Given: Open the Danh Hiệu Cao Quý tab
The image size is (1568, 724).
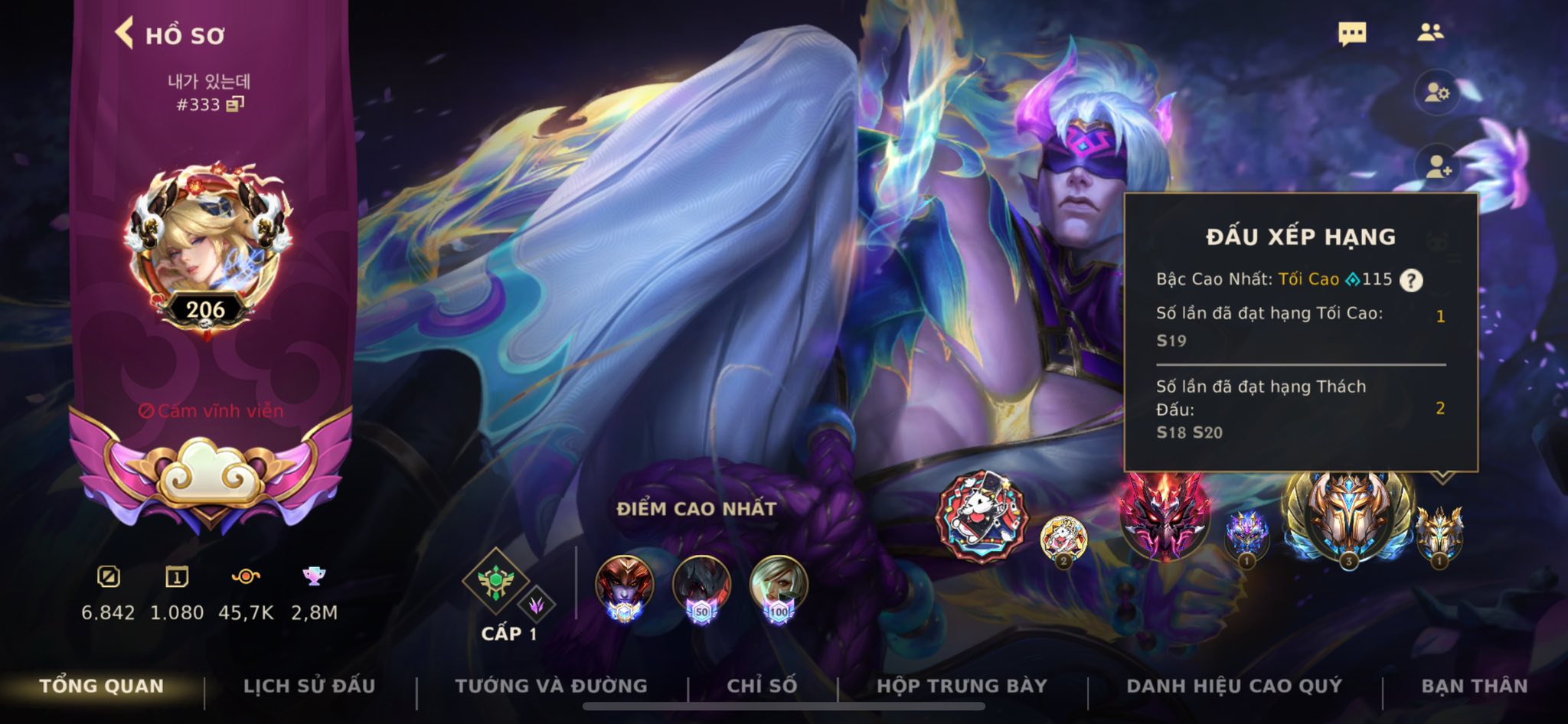Looking at the screenshot, I should (1234, 686).
